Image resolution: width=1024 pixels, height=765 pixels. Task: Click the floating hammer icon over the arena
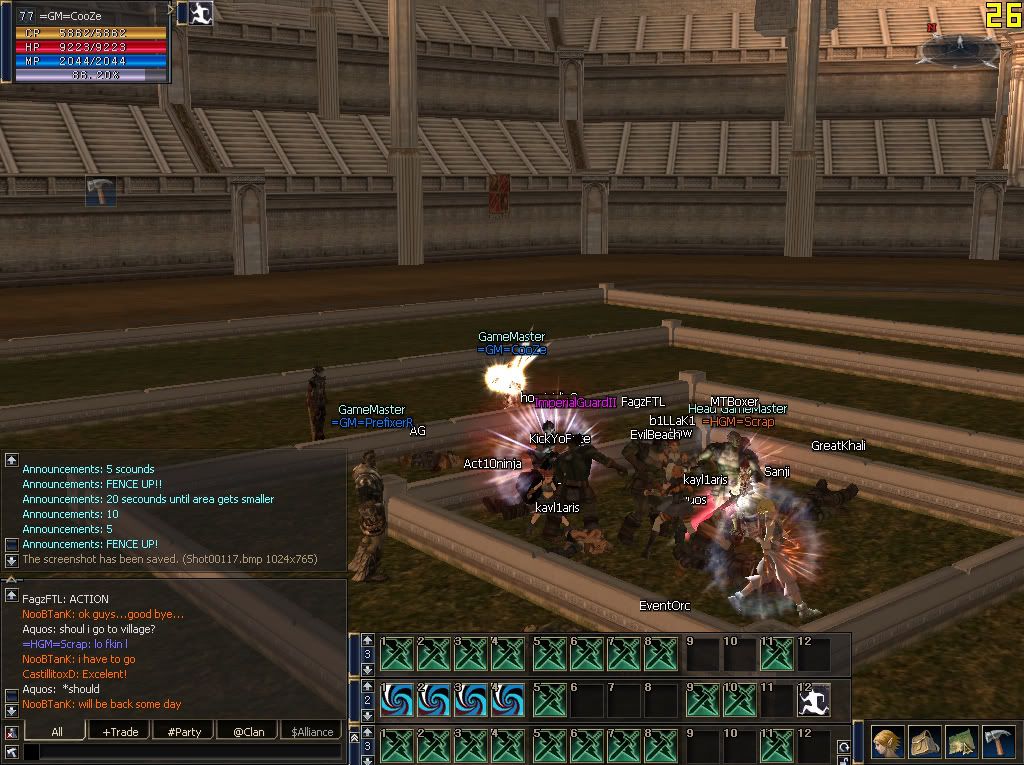[100, 190]
